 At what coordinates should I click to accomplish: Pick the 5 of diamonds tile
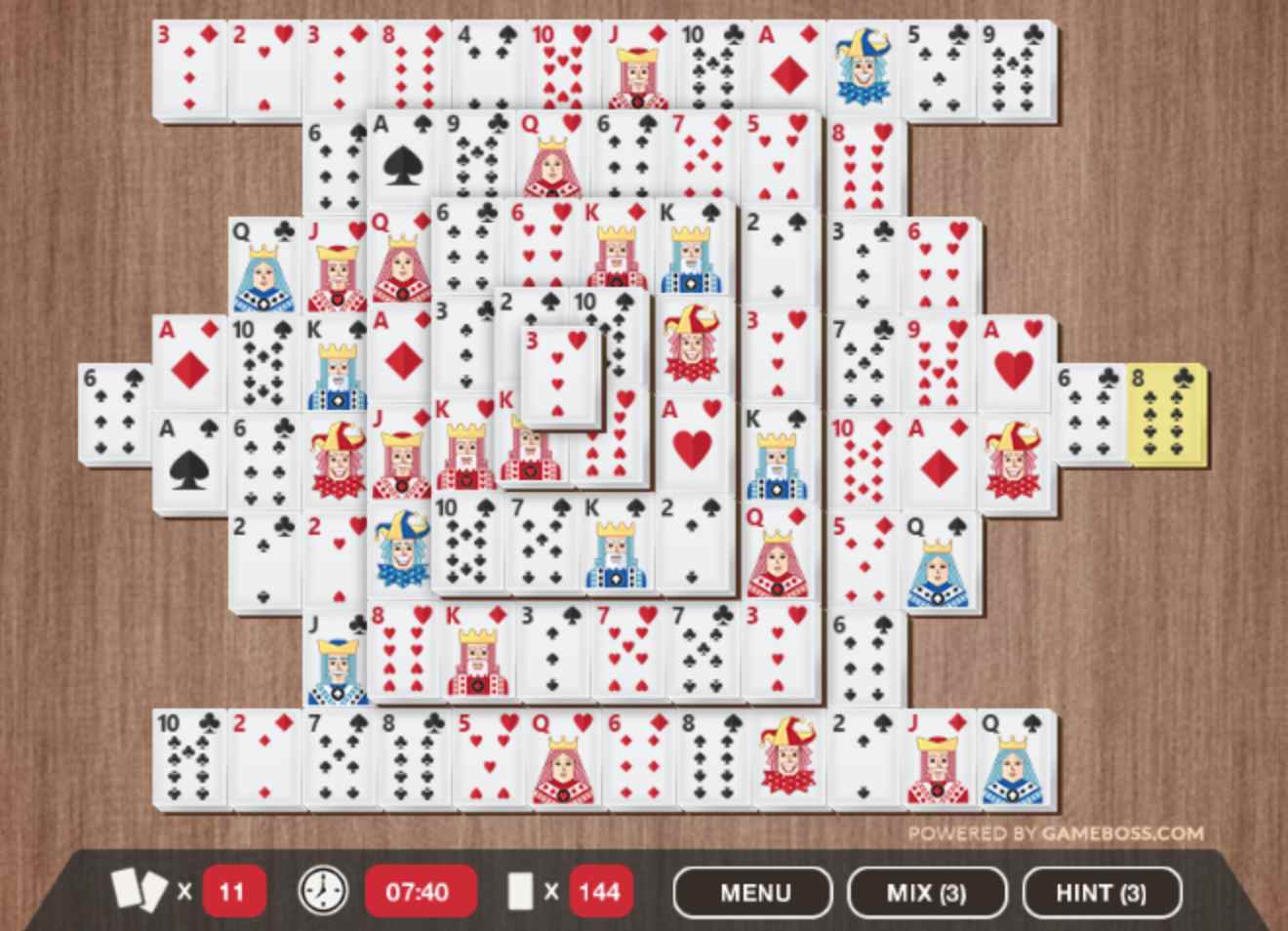tap(864, 558)
